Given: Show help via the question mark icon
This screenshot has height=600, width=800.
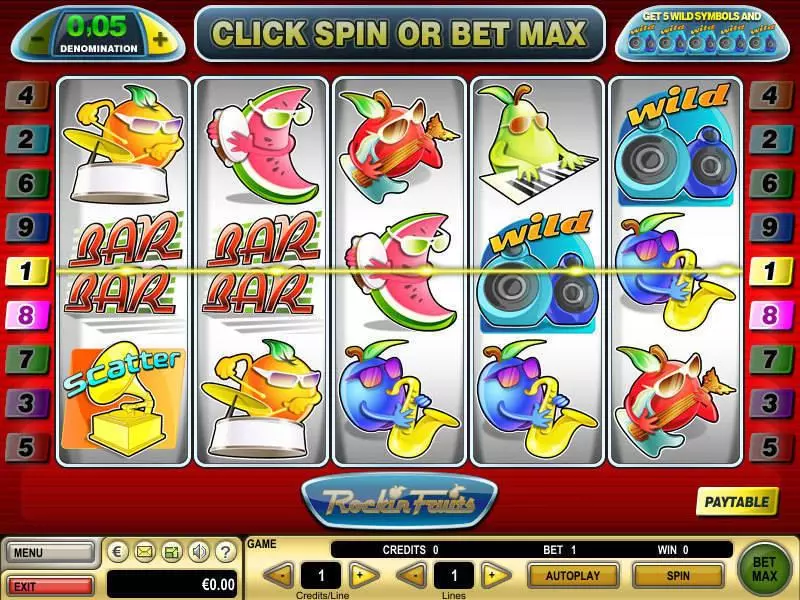Looking at the screenshot, I should (225, 551).
